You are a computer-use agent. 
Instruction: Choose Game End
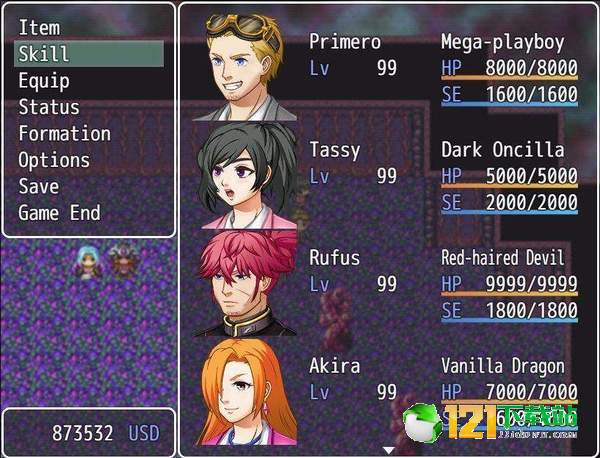tap(59, 213)
